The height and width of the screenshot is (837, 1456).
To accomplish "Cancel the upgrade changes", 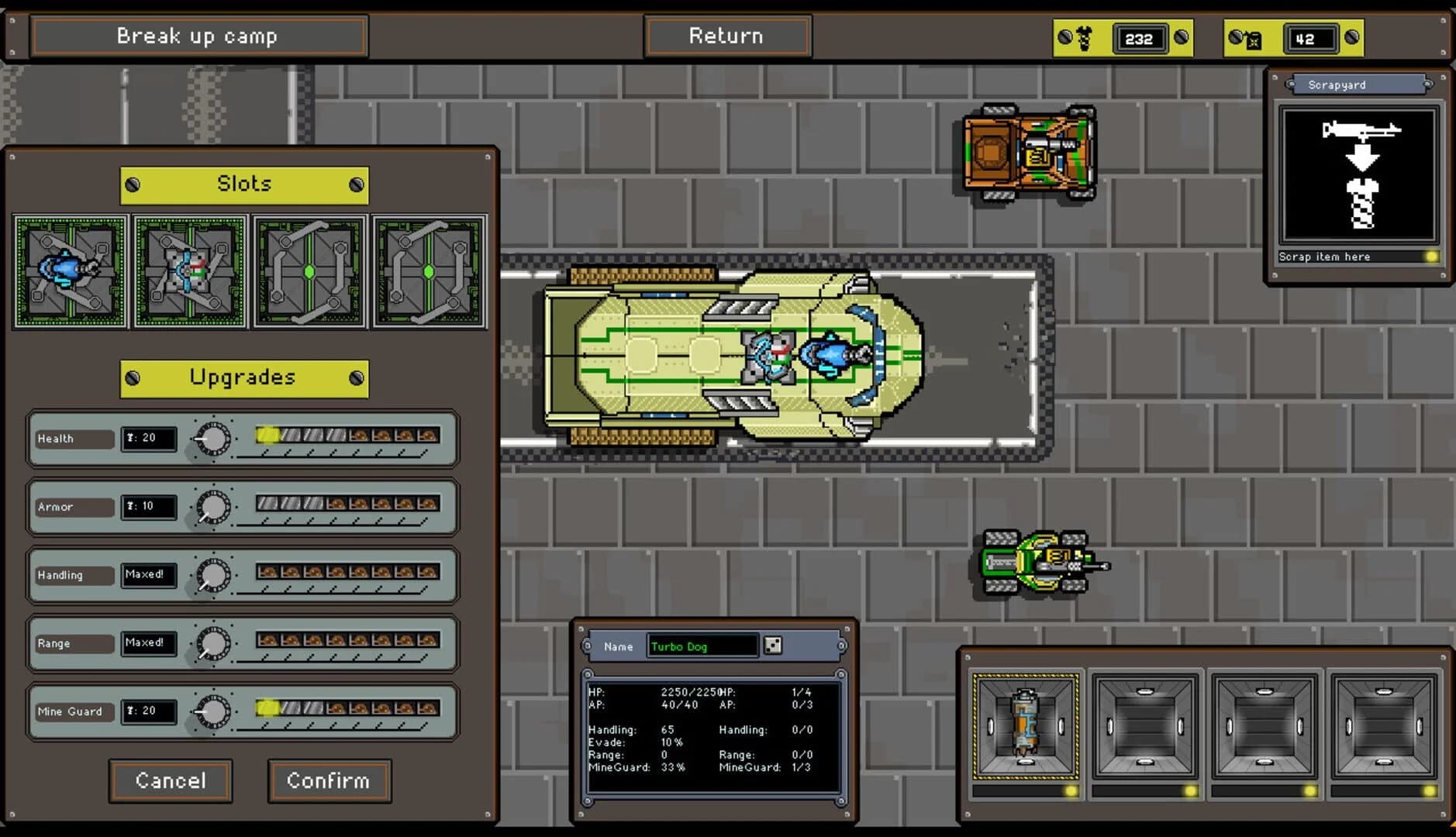I will point(170,781).
